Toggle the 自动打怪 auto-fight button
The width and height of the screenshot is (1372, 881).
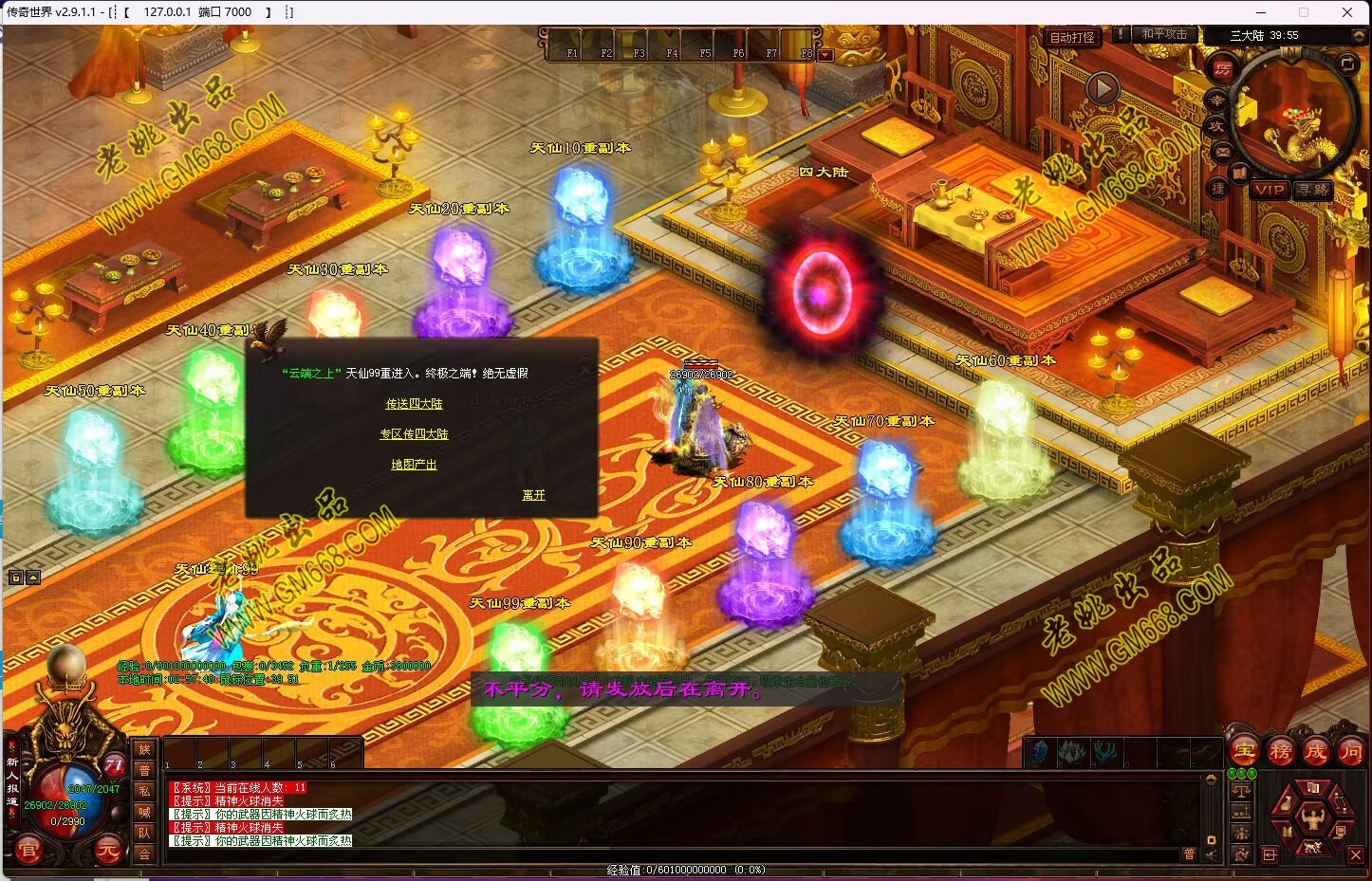pos(1072,38)
